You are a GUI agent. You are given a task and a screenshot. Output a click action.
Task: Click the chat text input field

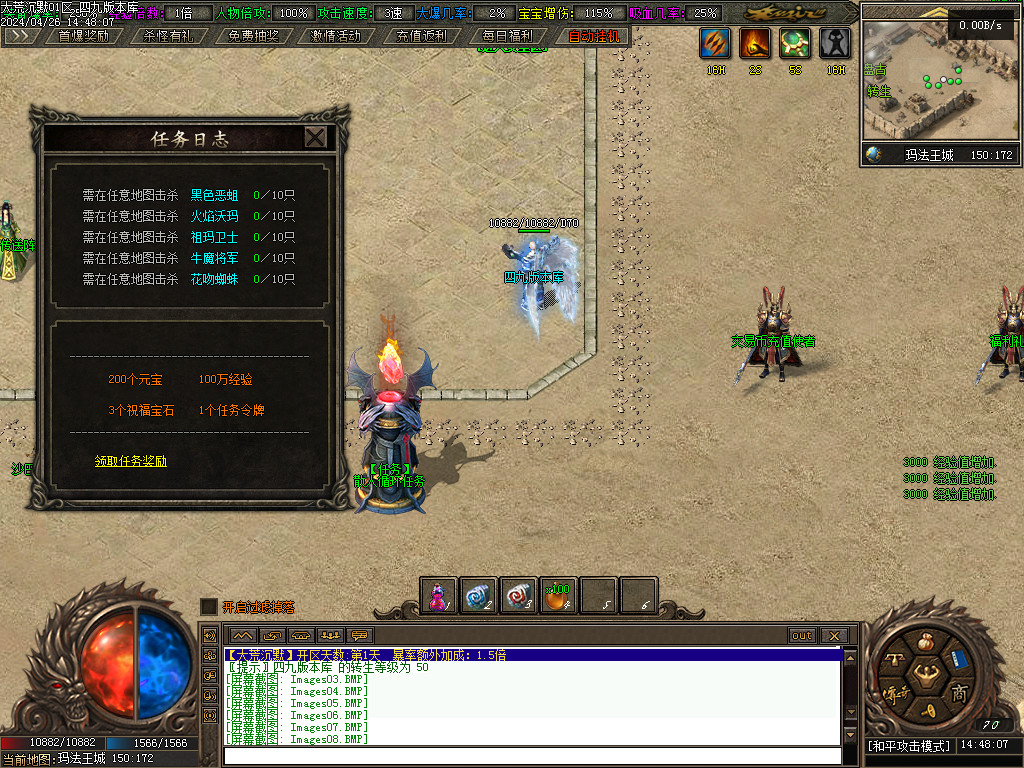(530, 756)
